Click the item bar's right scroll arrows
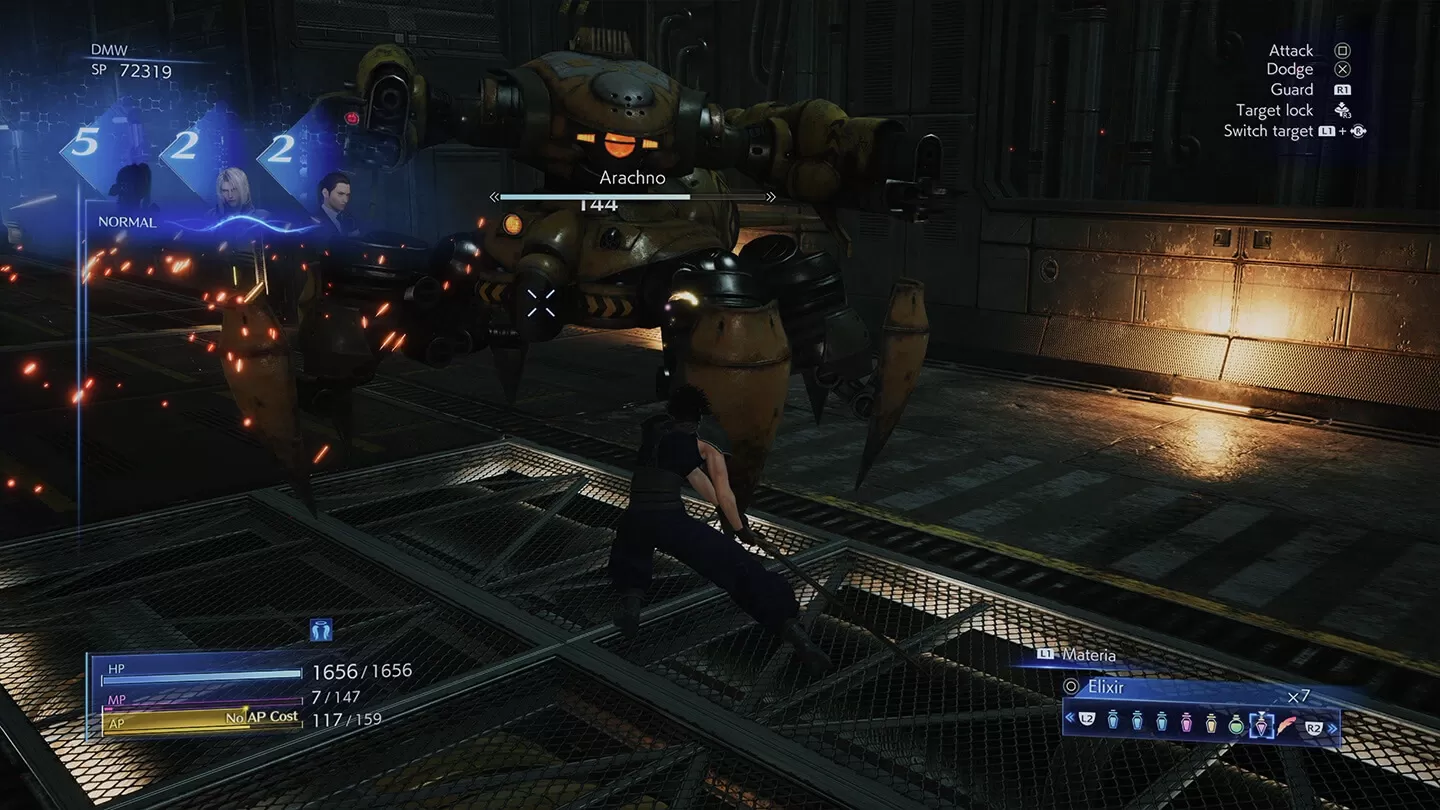The image size is (1440, 810). [1332, 728]
